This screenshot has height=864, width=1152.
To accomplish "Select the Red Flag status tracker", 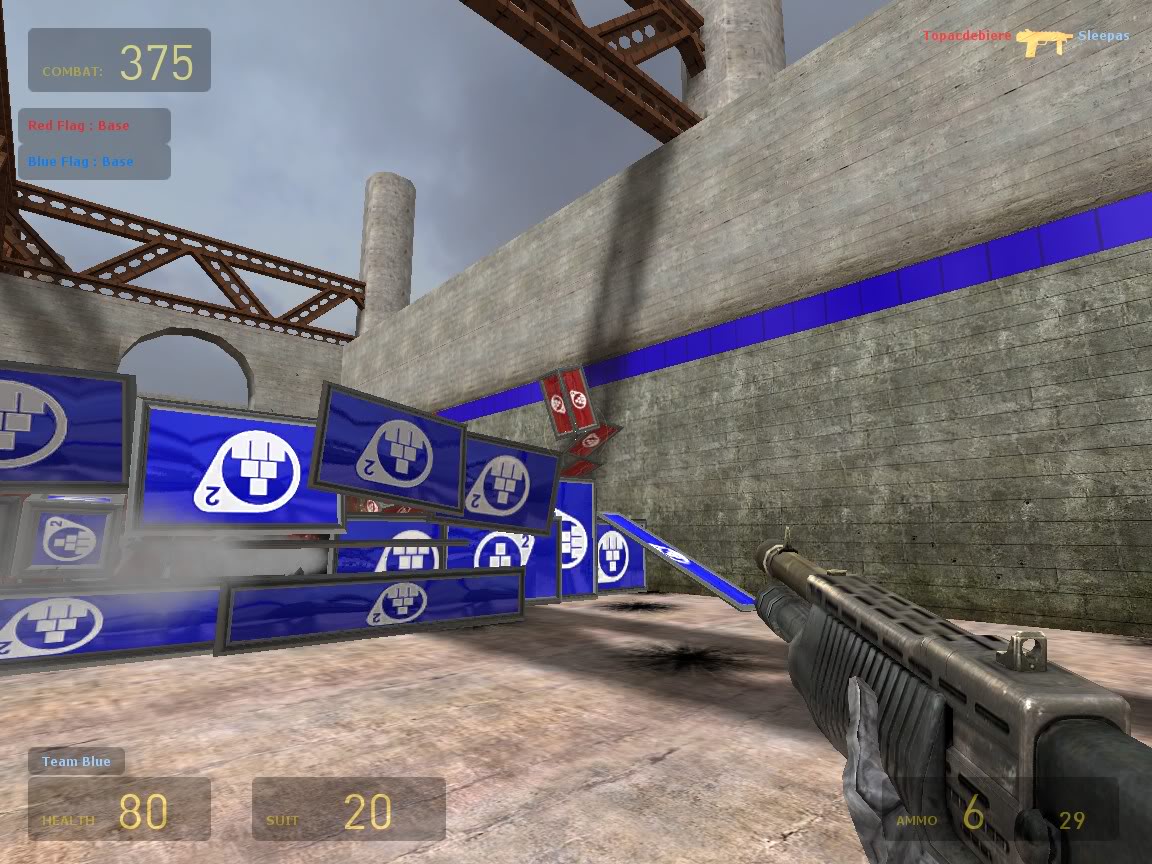I will 93,126.
